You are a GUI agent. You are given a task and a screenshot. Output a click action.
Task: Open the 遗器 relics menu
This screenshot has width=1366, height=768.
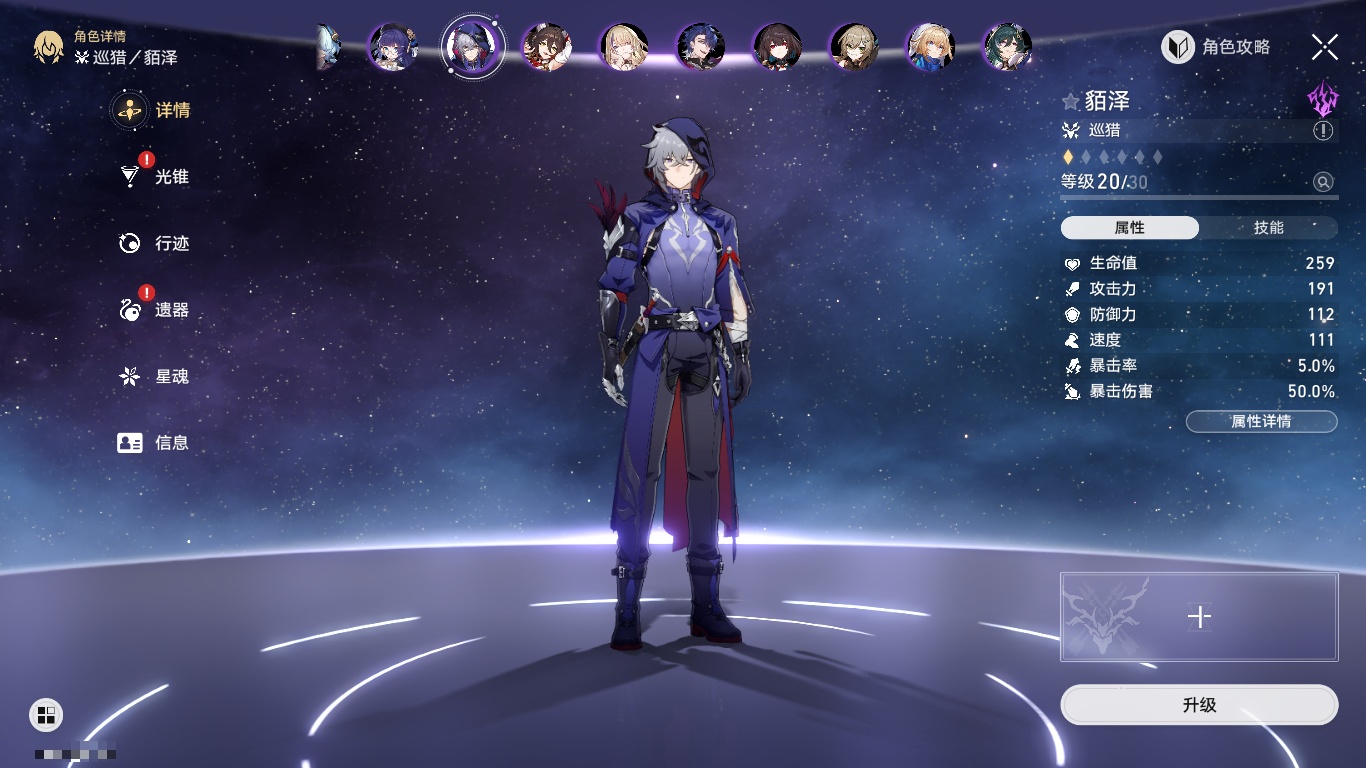point(170,310)
